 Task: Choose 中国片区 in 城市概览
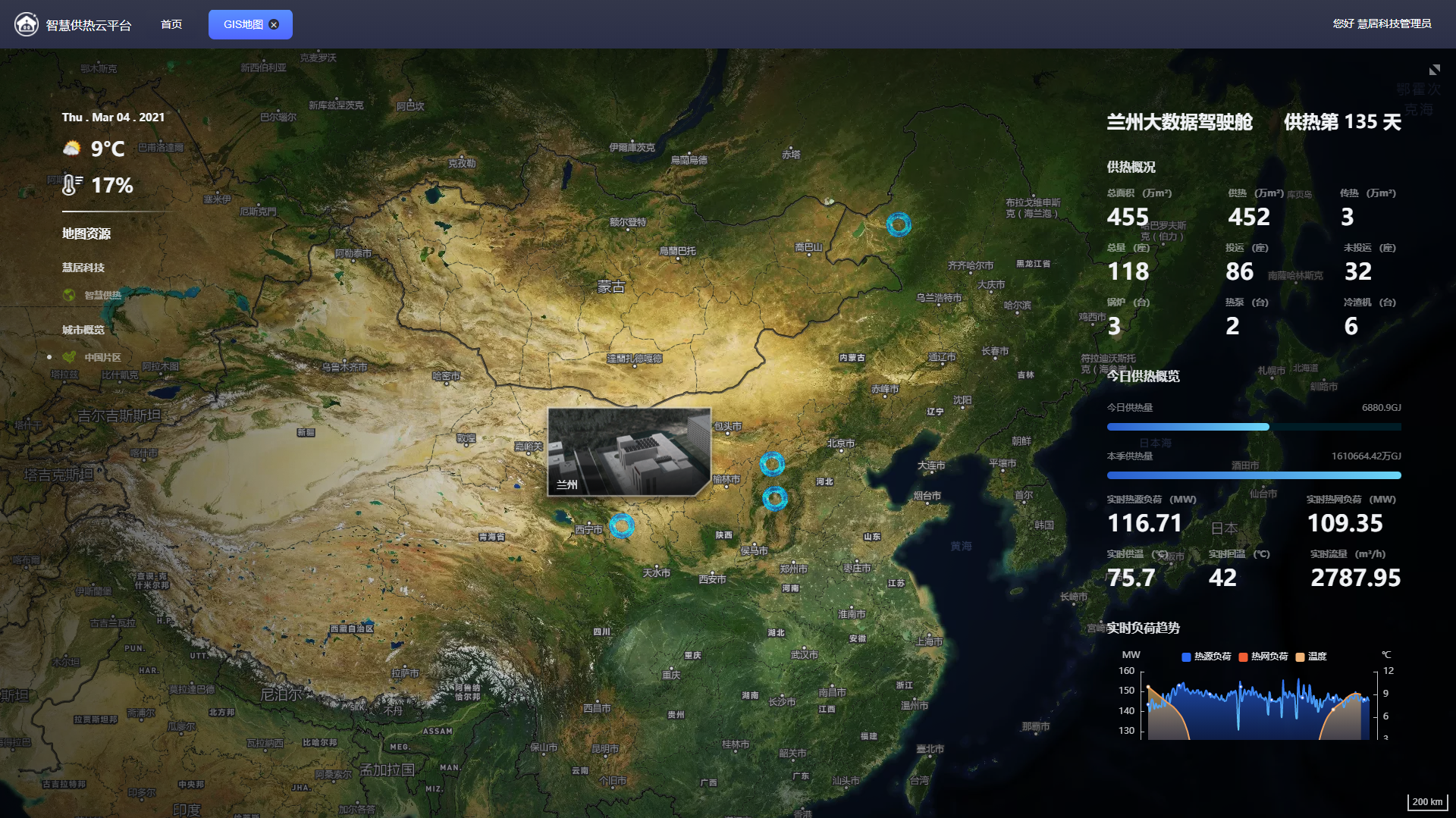pyautogui.click(x=102, y=357)
